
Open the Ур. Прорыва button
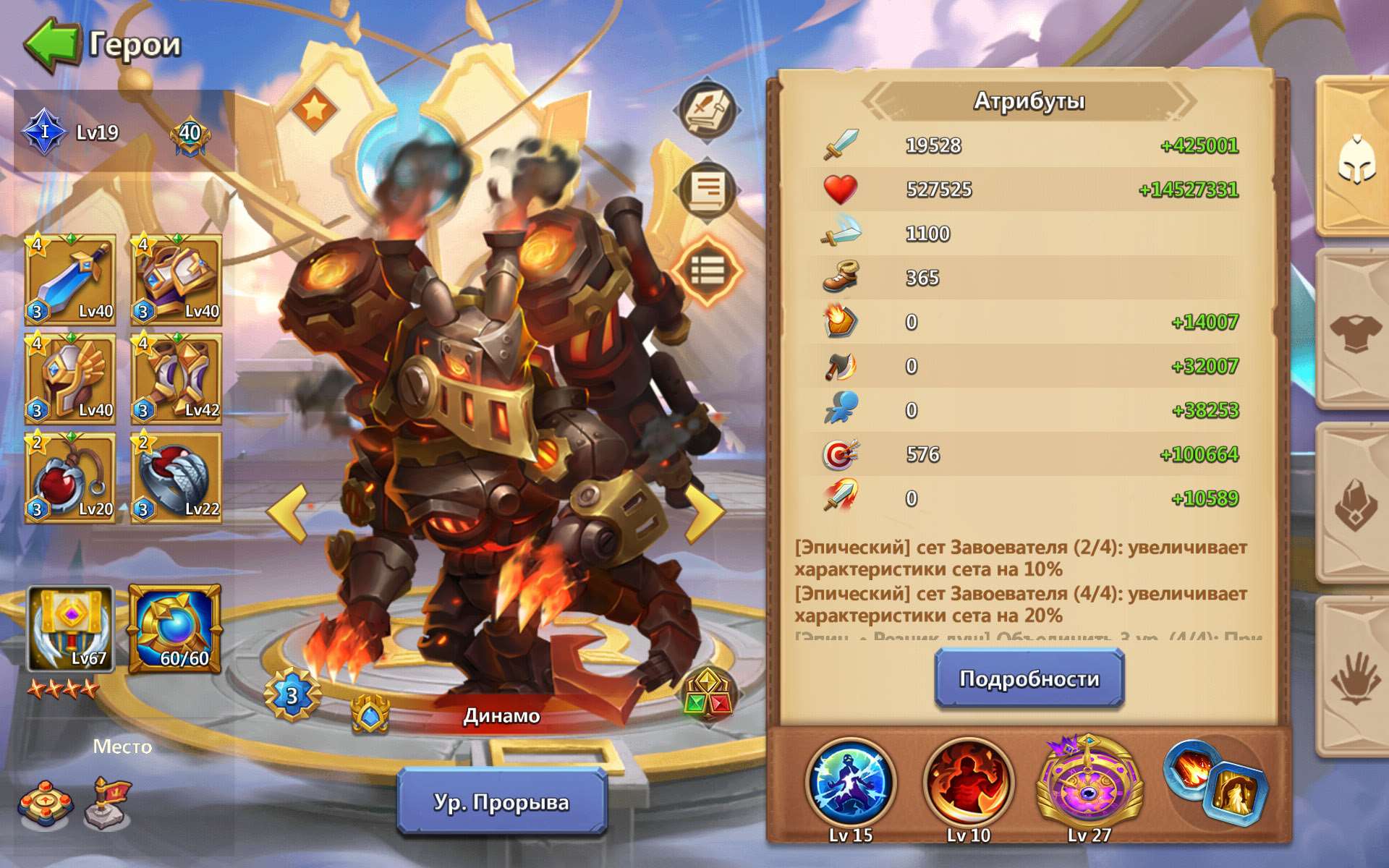[x=502, y=801]
